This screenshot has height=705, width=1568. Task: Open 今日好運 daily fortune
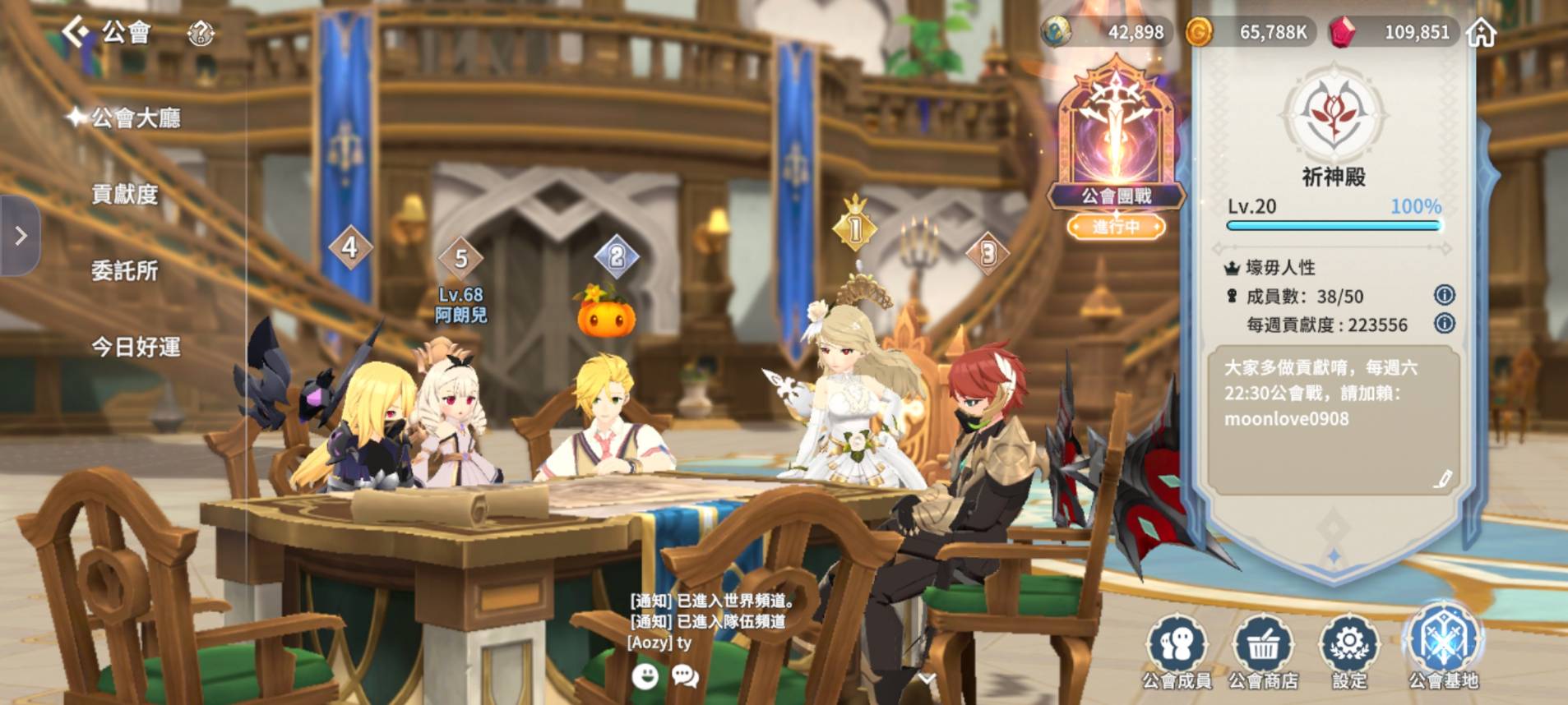[136, 347]
